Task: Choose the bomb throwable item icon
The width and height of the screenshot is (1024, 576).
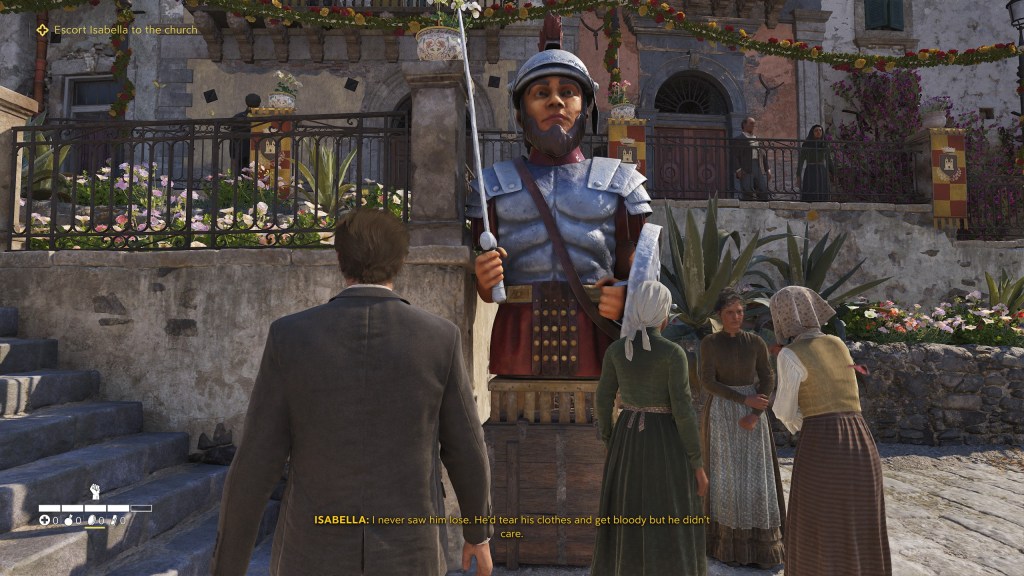Action: [x=69, y=520]
